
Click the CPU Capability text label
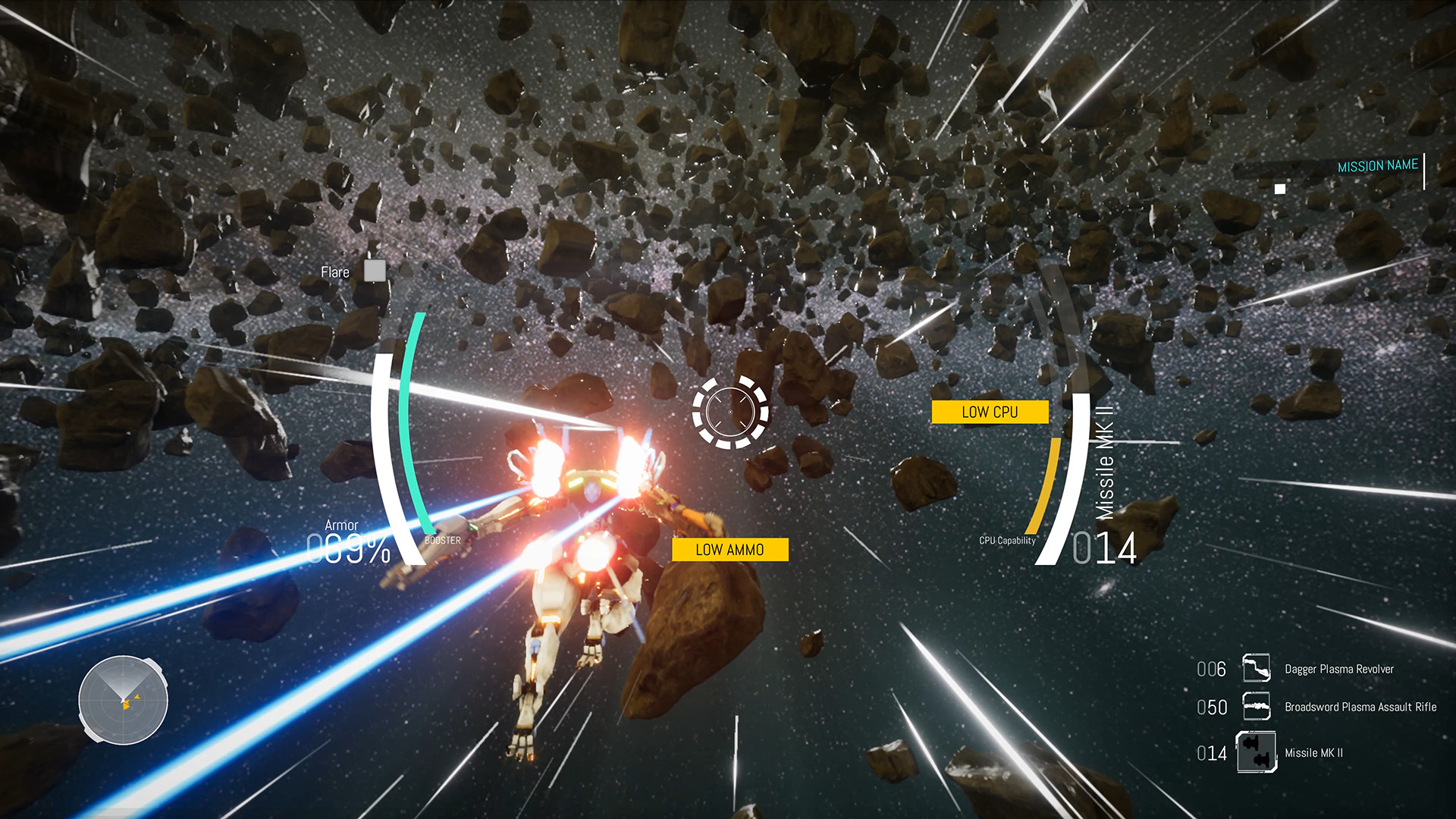pos(1007,541)
